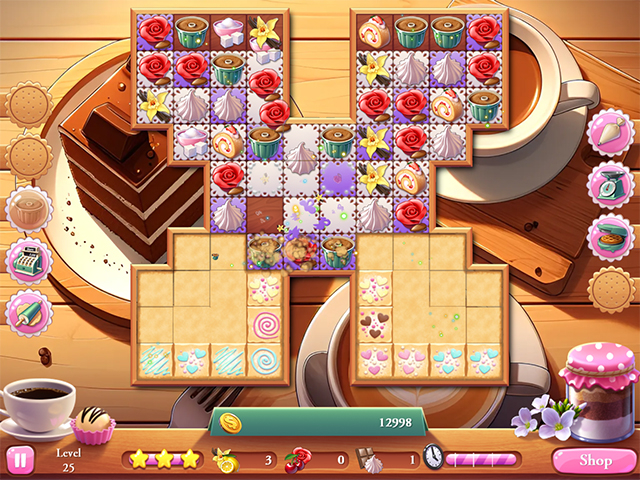This screenshot has height=480, width=640.
Task: Use the waffle iron power-up
Action: point(607,238)
